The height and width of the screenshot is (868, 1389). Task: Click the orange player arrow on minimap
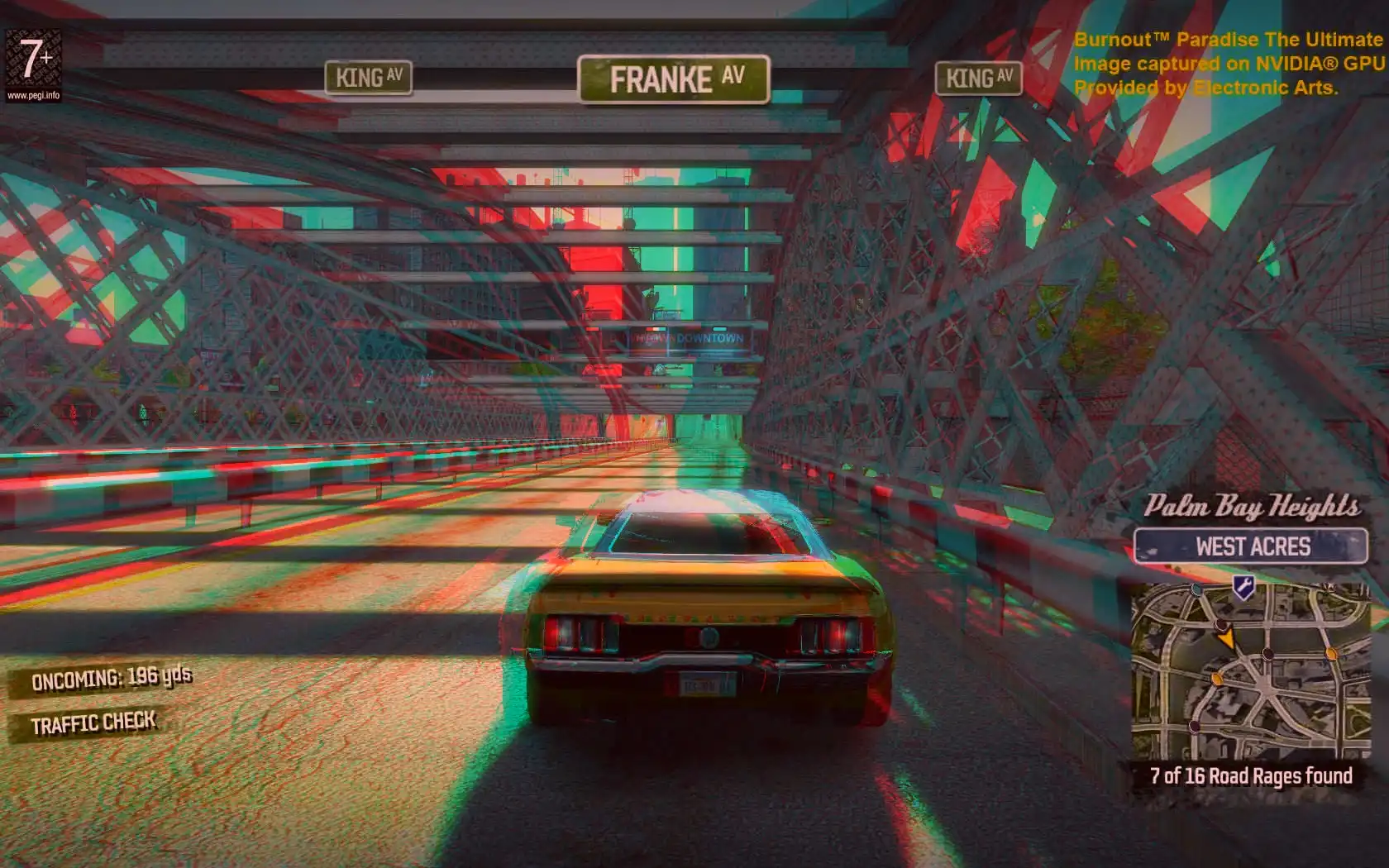coord(1226,638)
